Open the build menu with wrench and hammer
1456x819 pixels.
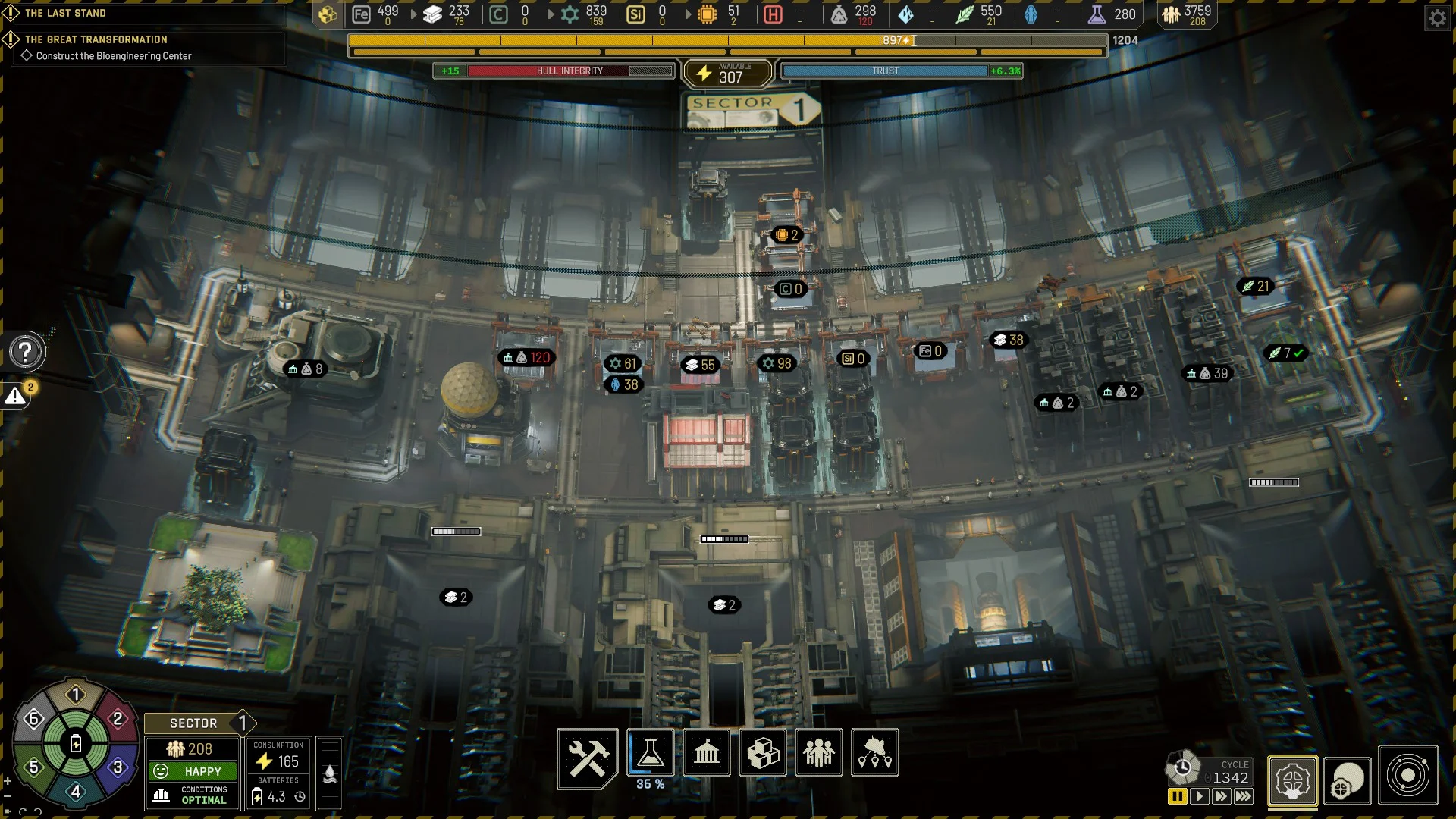[x=588, y=758]
